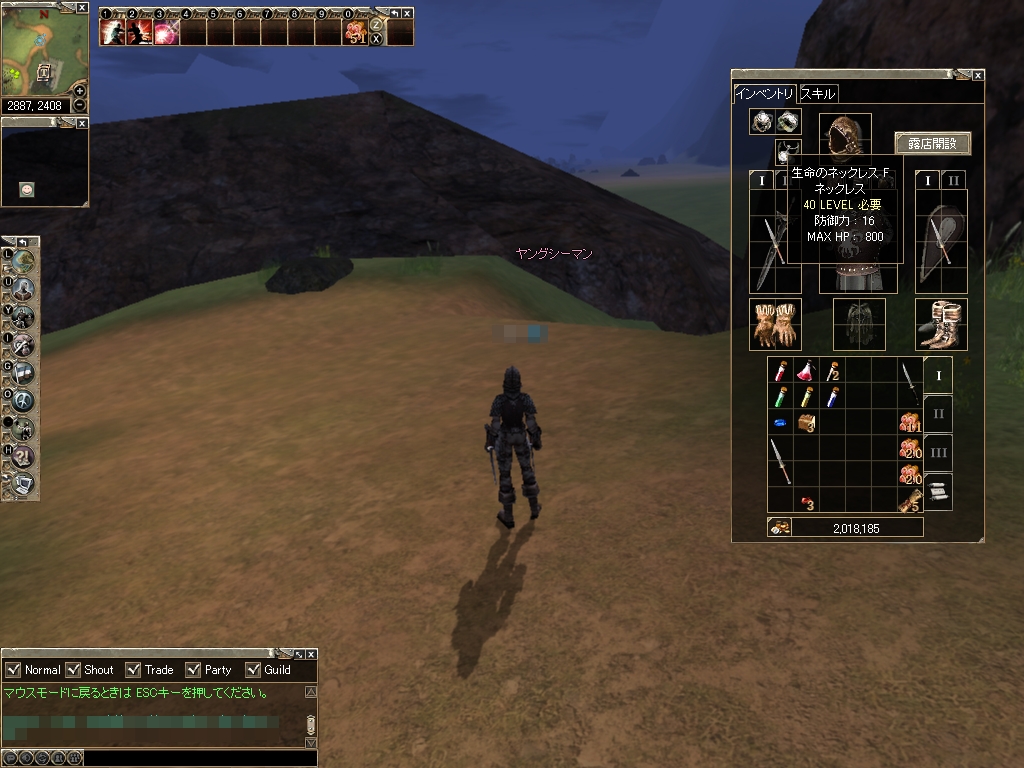This screenshot has height=768, width=1024.
Task: Click the blue gem item in inventory
Action: coord(780,423)
